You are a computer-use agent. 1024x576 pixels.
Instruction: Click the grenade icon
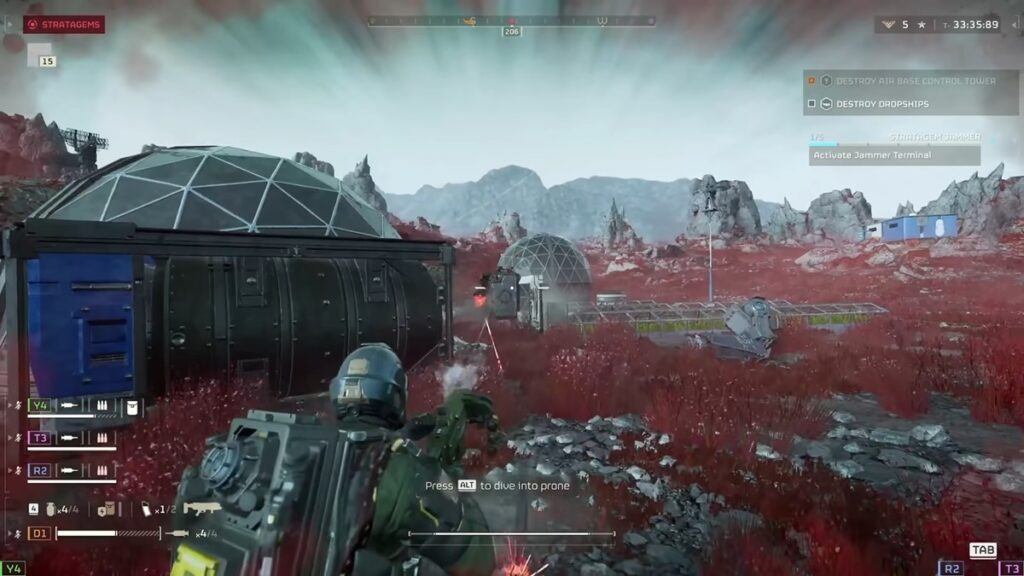48,508
